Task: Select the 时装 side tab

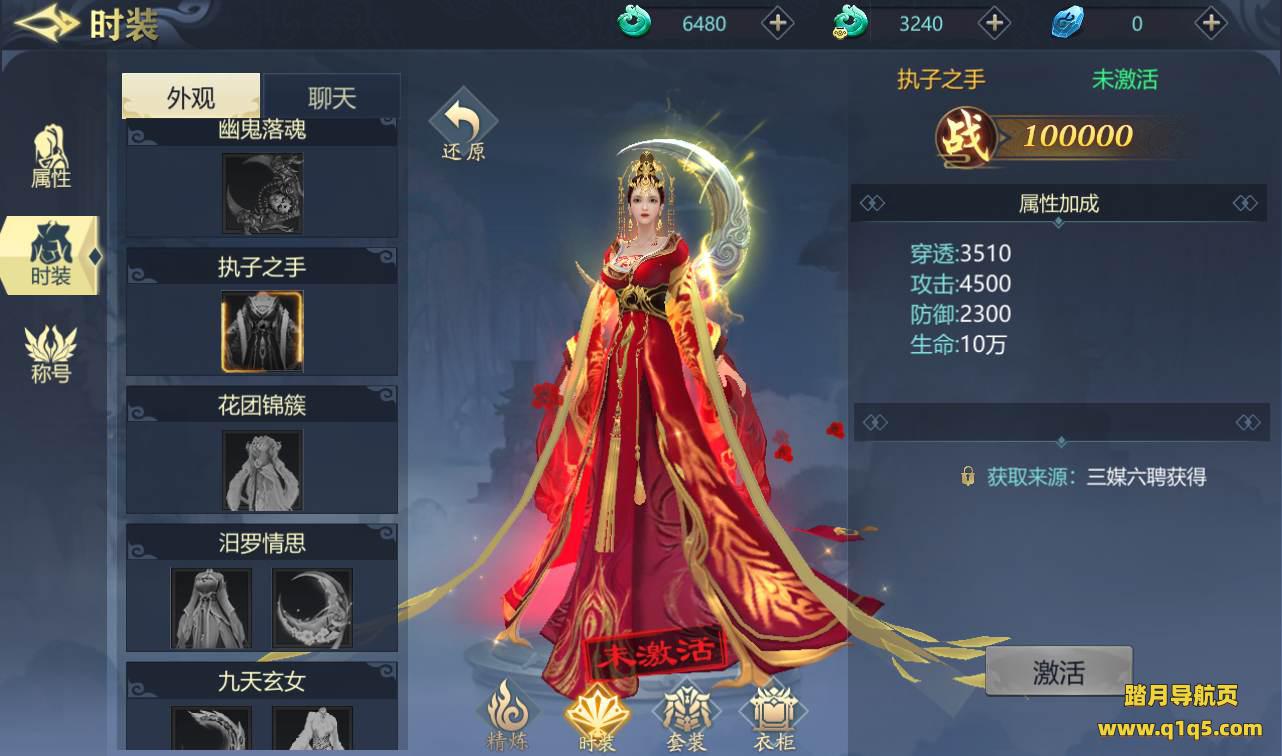Action: pyautogui.click(x=51, y=256)
